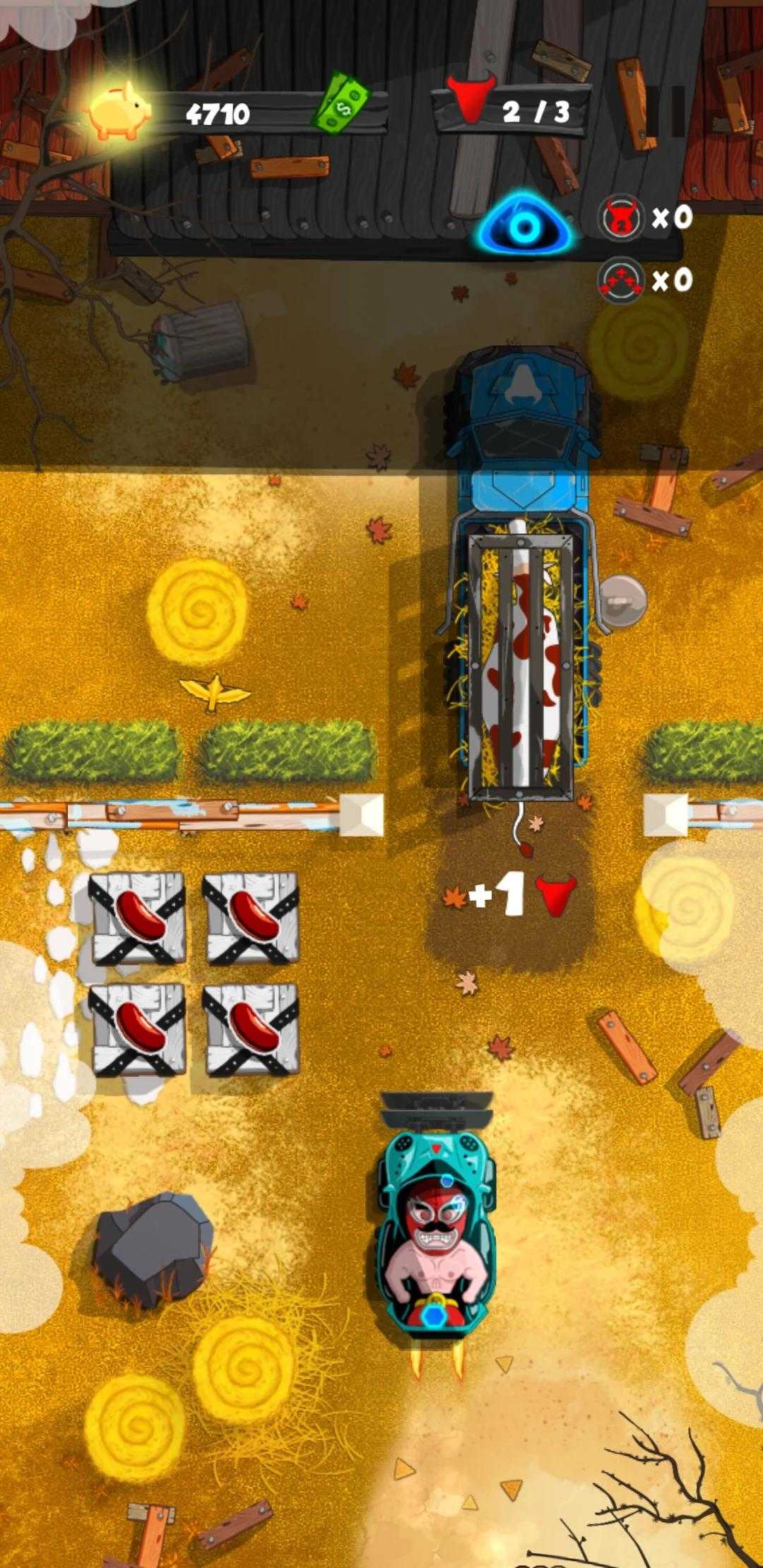Activate the red bull head power-up
This screenshot has height=1568, width=763.
coord(620,217)
